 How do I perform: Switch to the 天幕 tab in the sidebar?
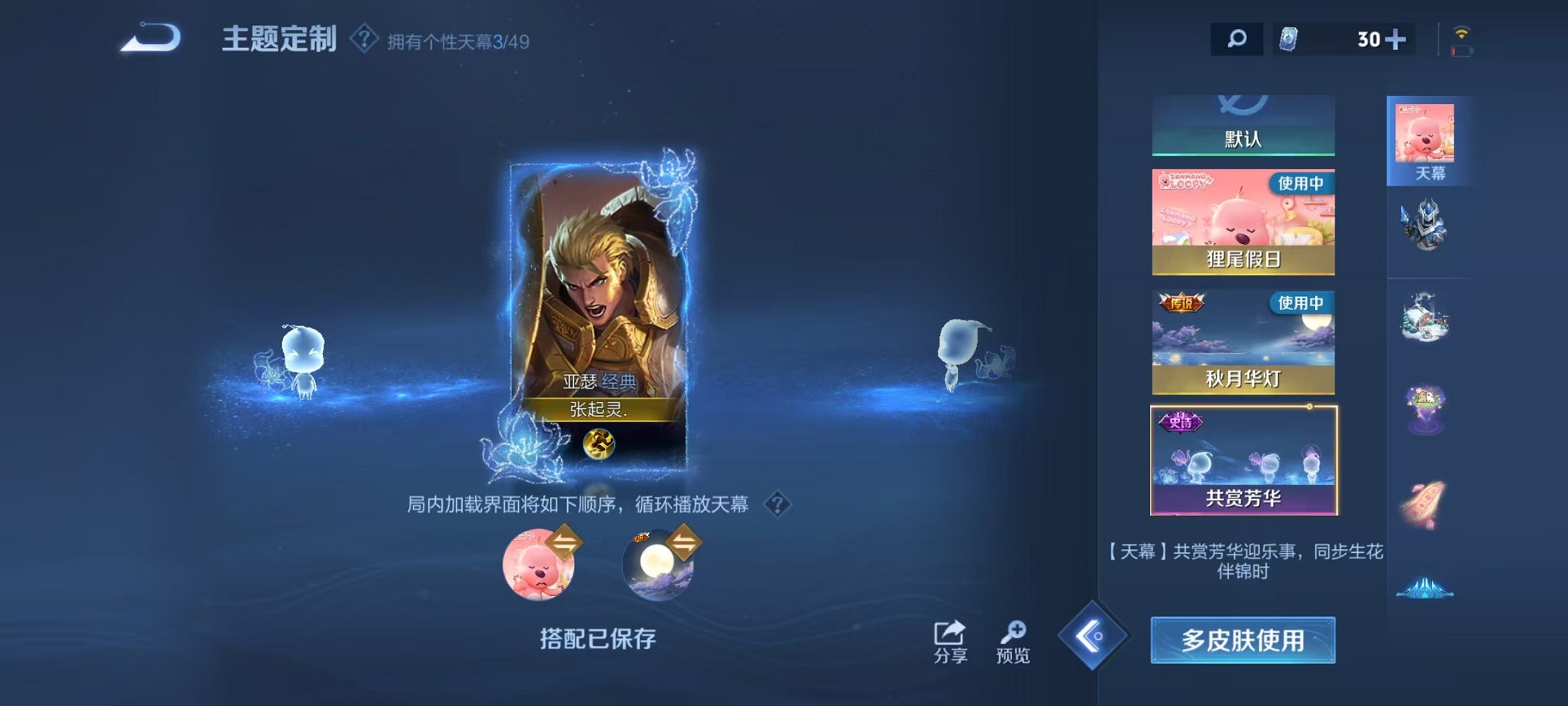1426,138
